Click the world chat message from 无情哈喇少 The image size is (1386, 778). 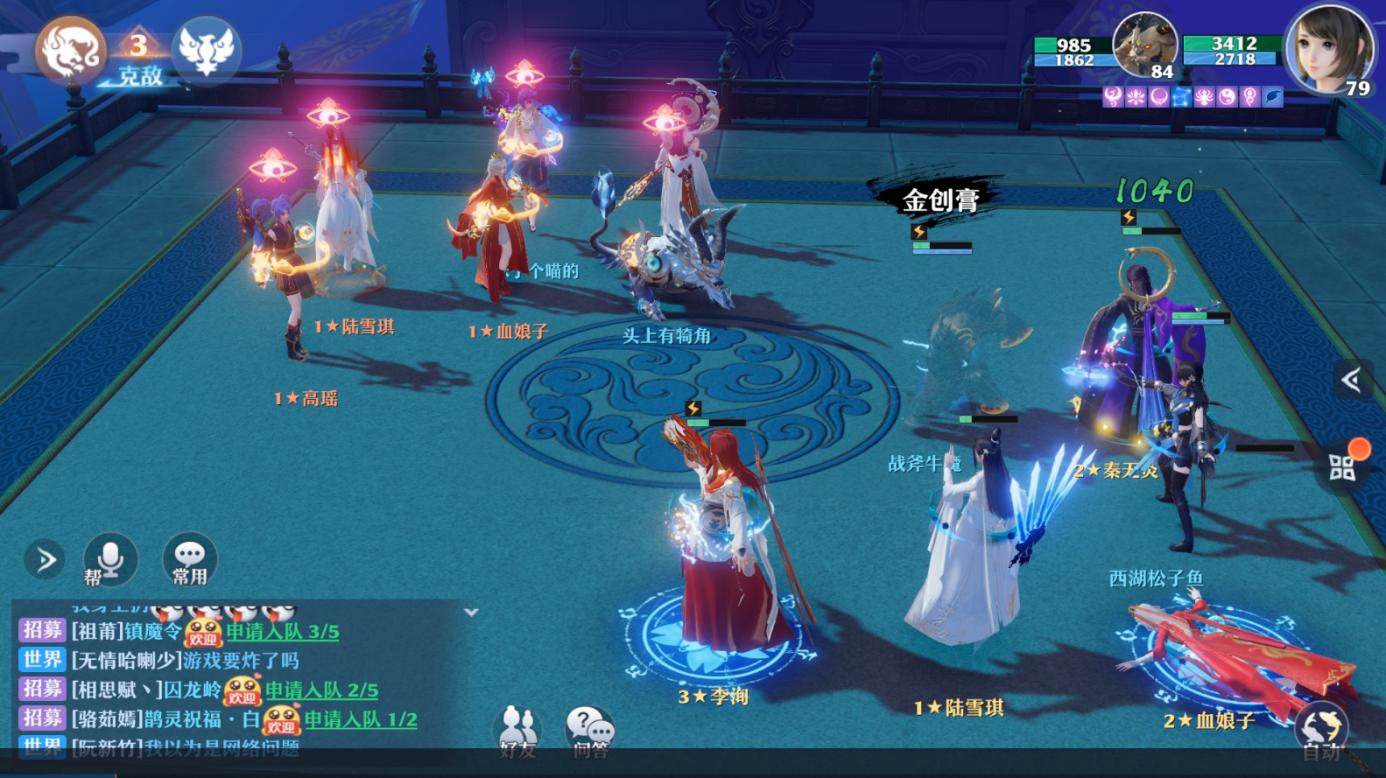pyautogui.click(x=185, y=660)
